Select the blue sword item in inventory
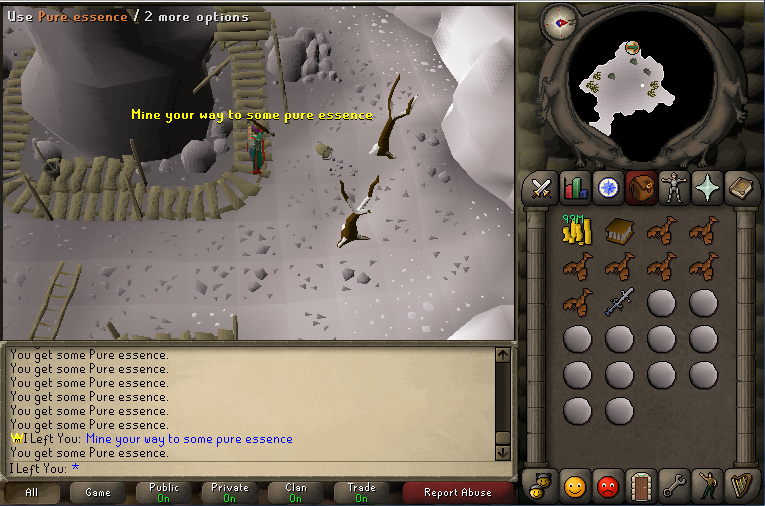This screenshot has width=765, height=506. (x=620, y=301)
